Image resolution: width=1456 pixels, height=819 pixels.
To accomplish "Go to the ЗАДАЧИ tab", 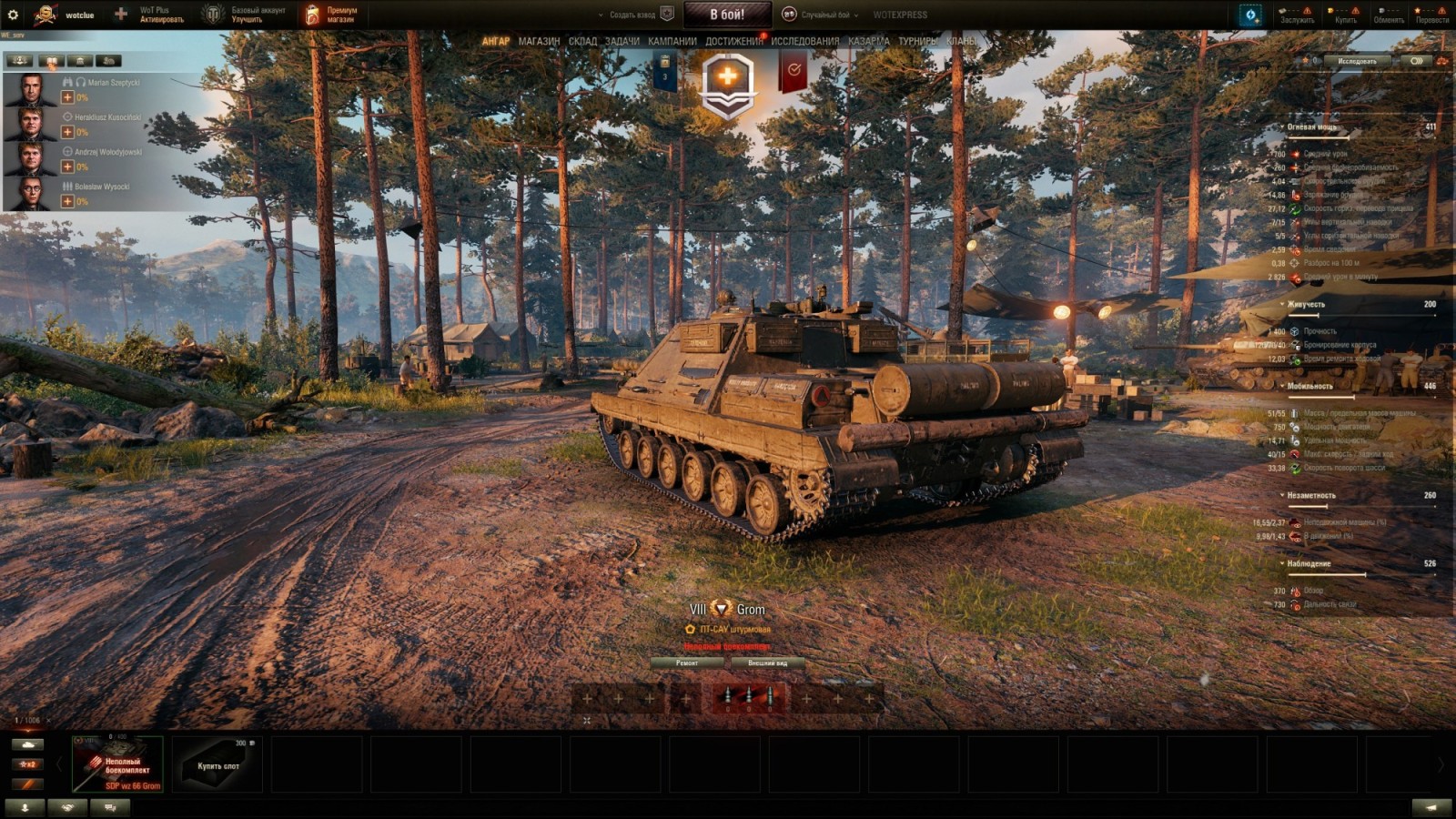I will click(x=622, y=42).
